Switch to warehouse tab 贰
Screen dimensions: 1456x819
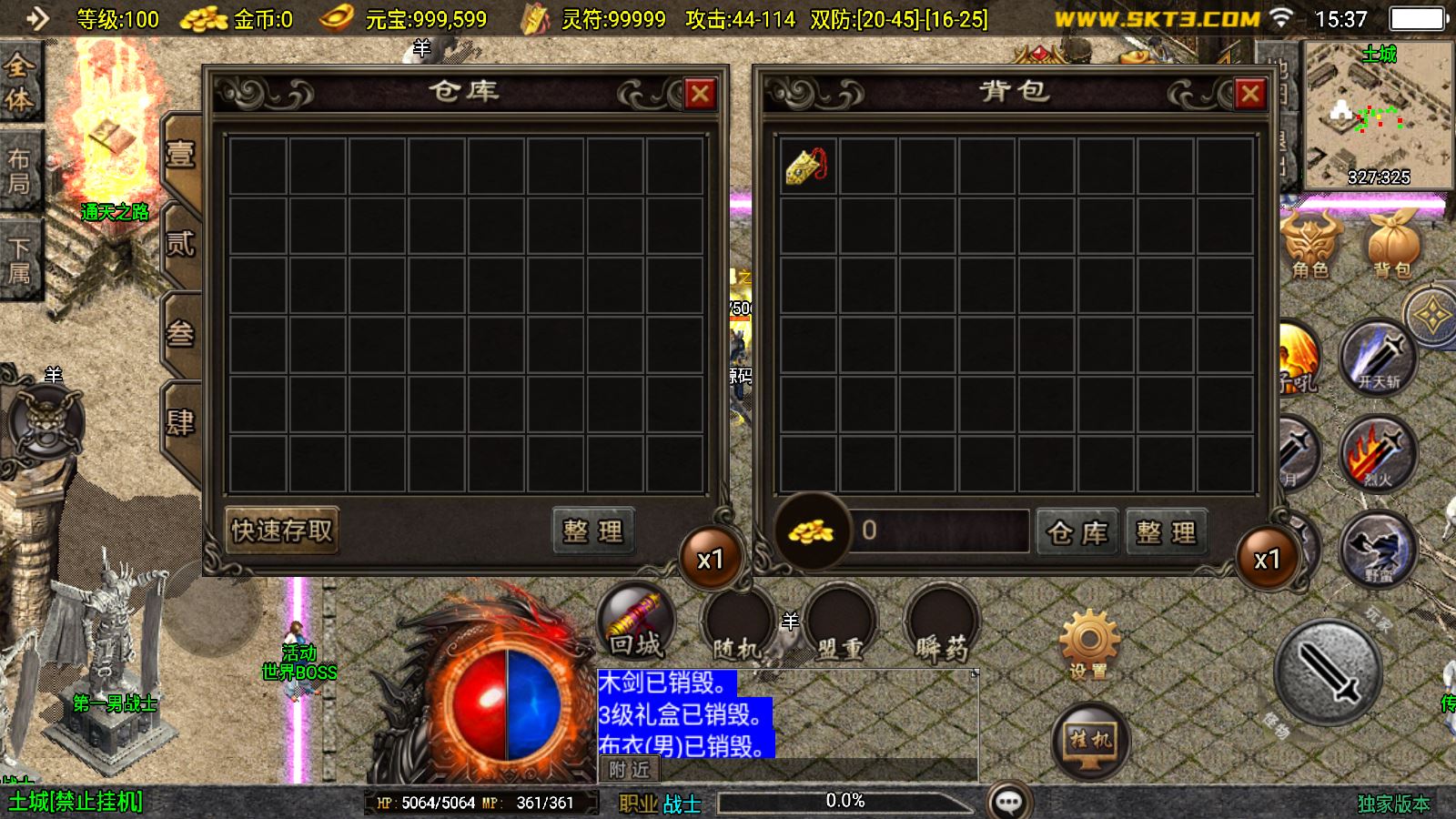pyautogui.click(x=180, y=244)
